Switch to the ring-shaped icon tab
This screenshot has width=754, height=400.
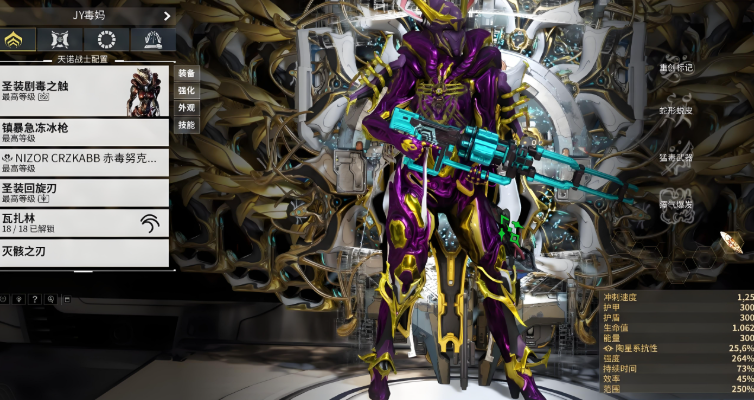(x=108, y=40)
